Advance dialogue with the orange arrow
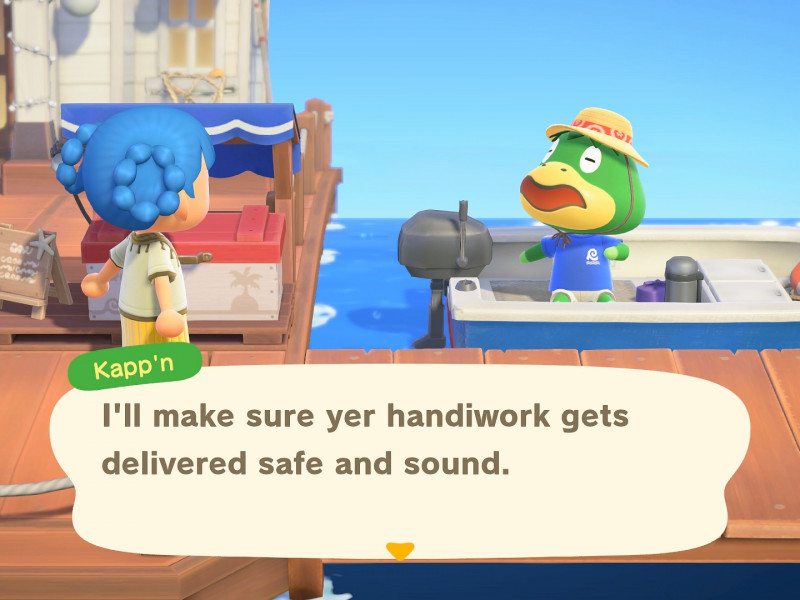Image resolution: width=800 pixels, height=600 pixels. click(400, 551)
